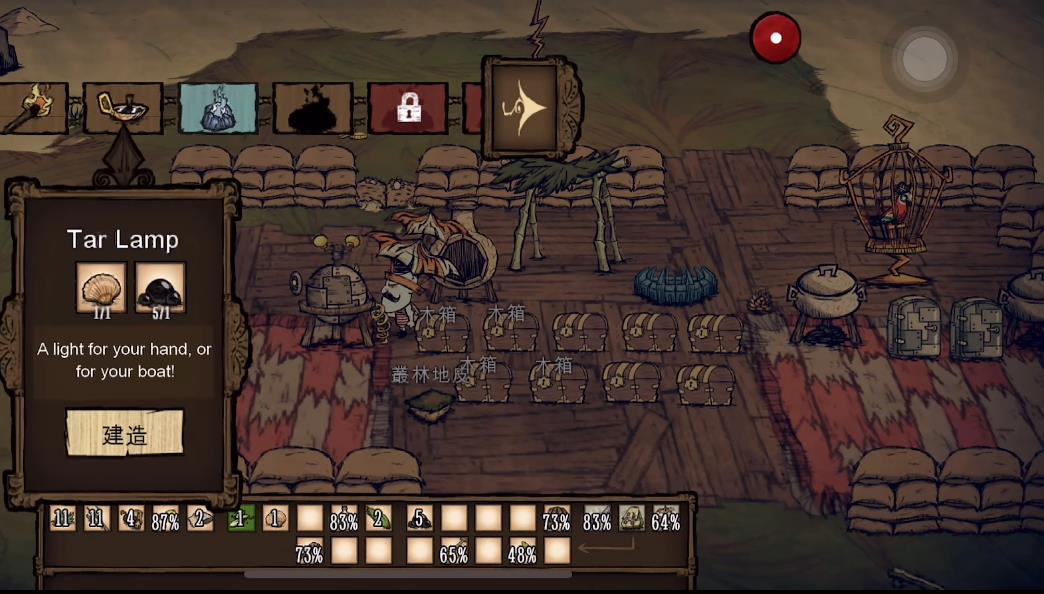Screen dimensions: 1044x594
Task: Select the campfire recipe with blue background
Action: 218,108
